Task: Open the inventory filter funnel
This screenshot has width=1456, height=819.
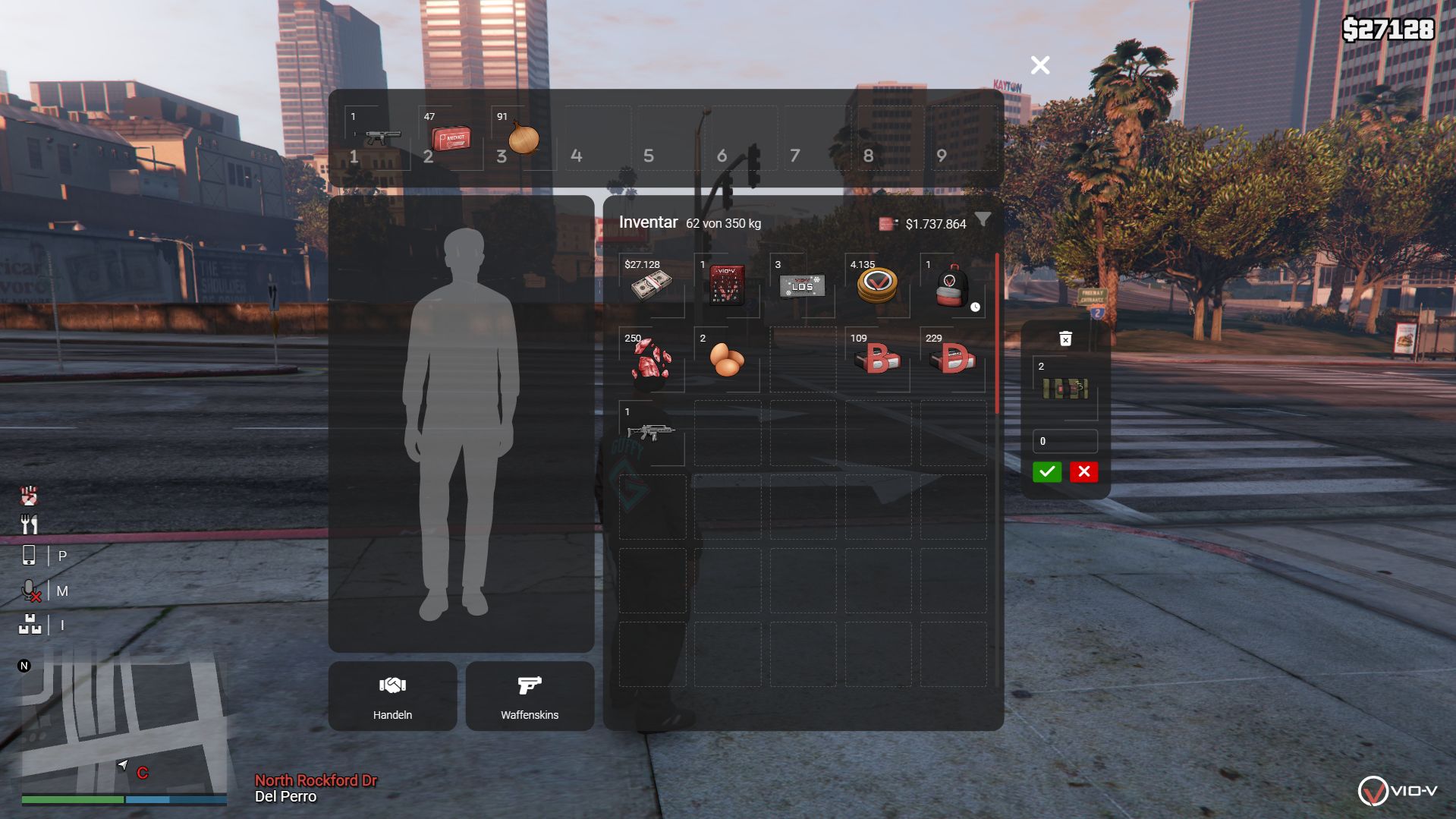Action: pyautogui.click(x=983, y=220)
